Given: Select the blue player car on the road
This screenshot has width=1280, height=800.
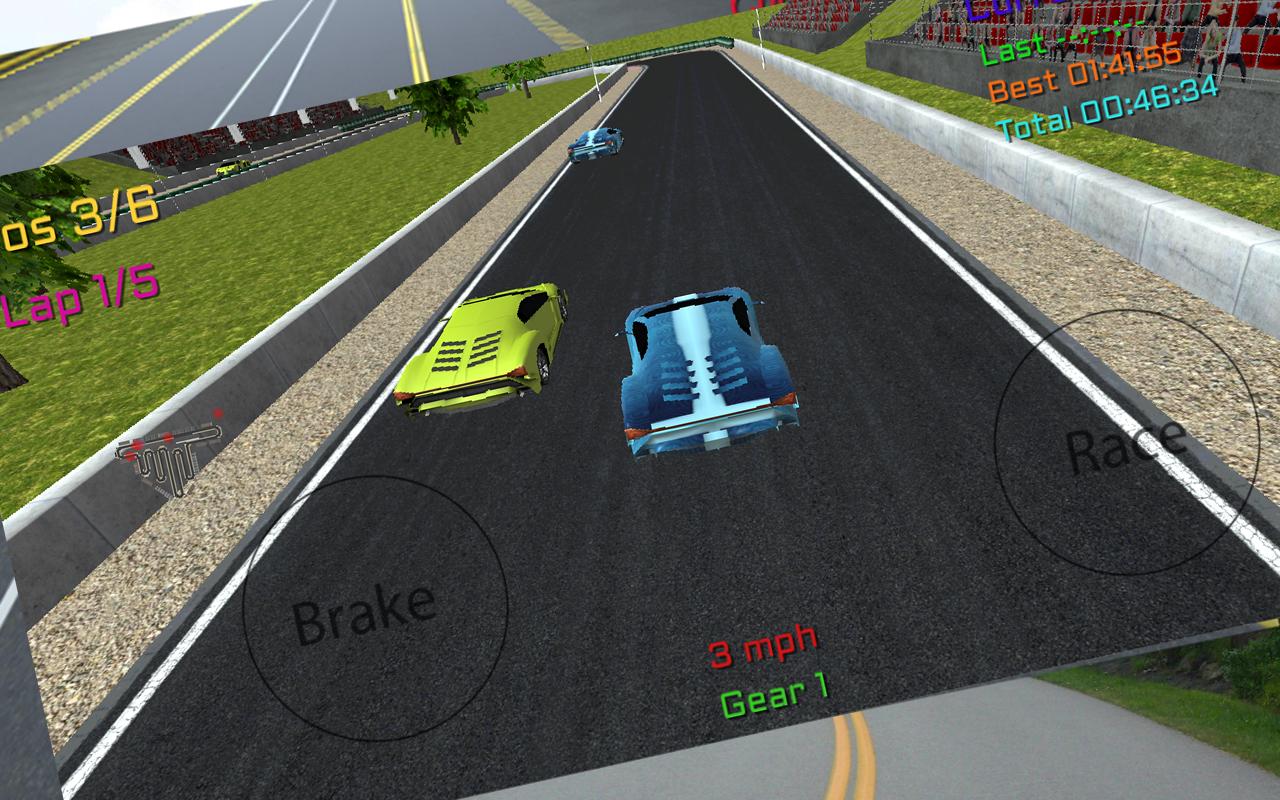Looking at the screenshot, I should tap(710, 370).
